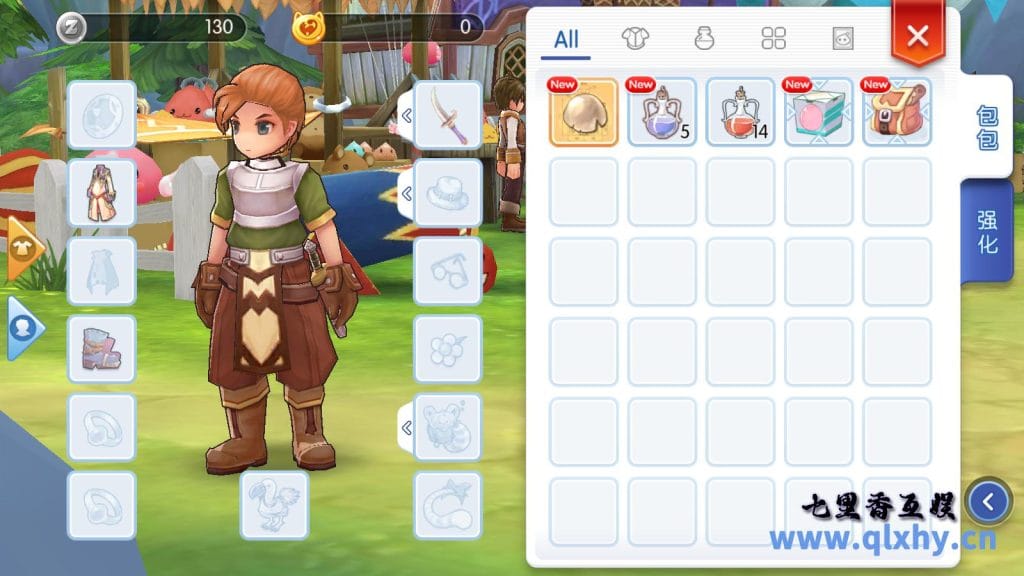The width and height of the screenshot is (1024, 576).
Task: Select the new seashell item slot
Action: pos(584,112)
